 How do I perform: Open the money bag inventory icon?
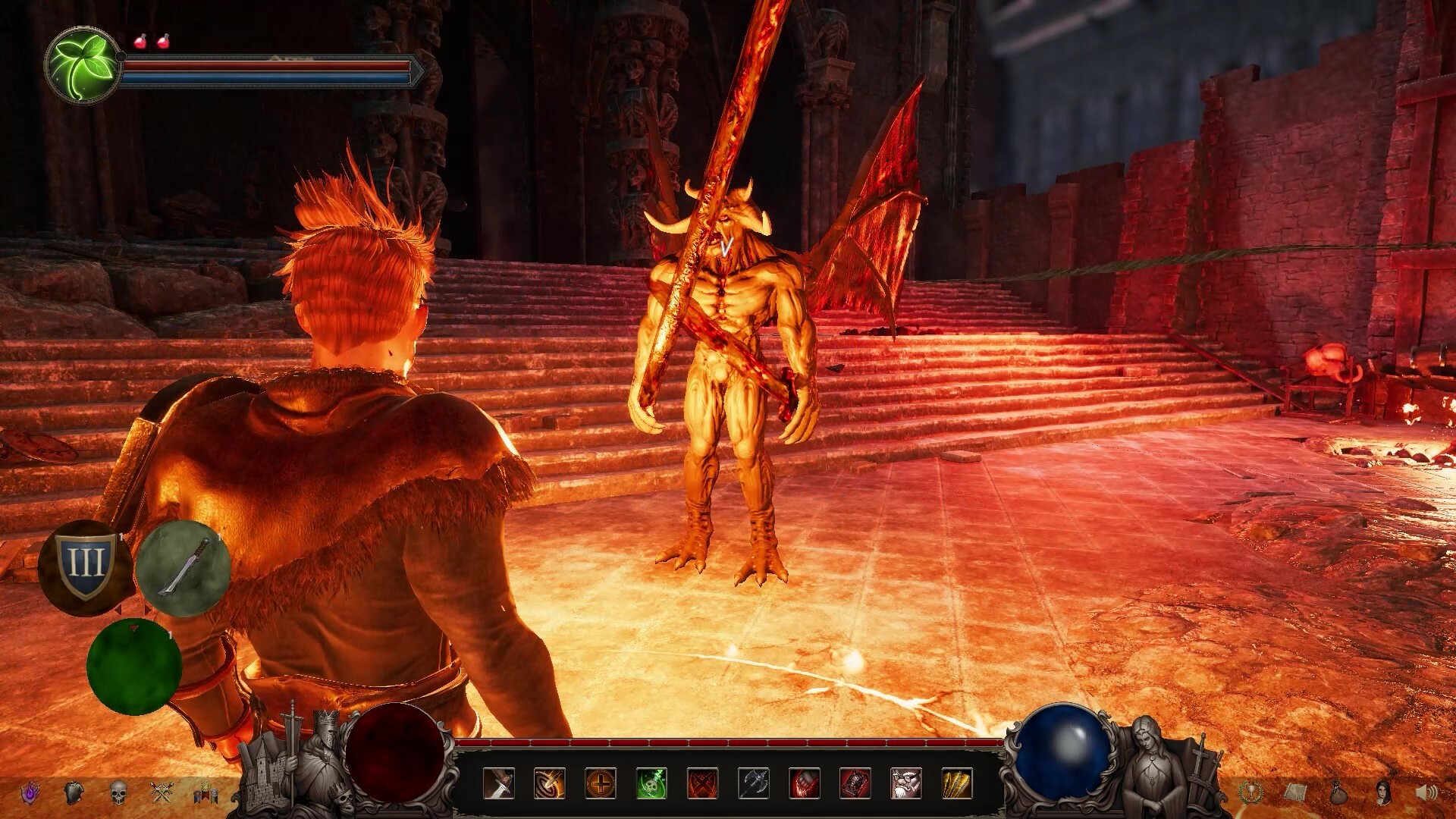tap(1338, 793)
